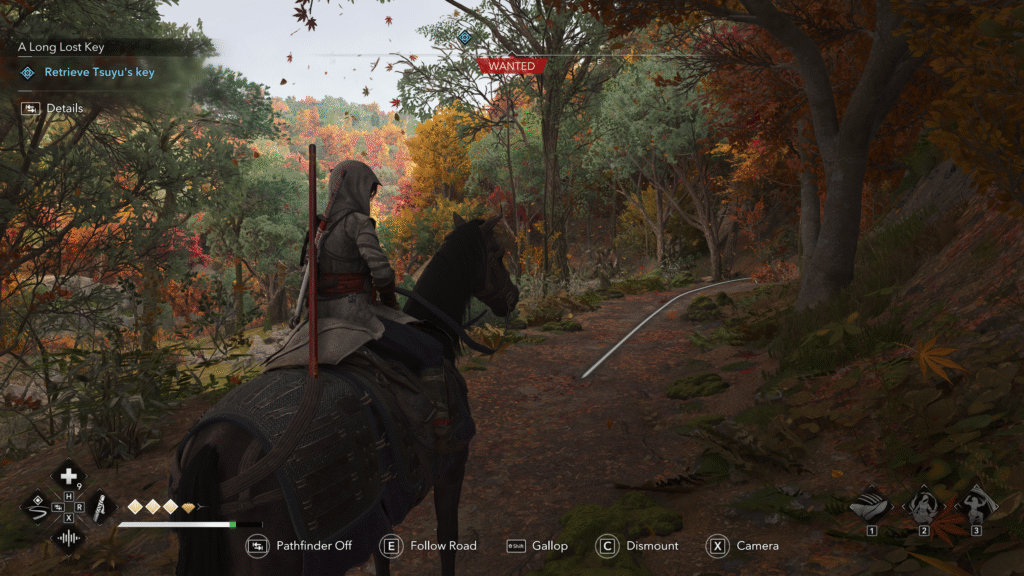Select the tool icon on the quick wheel's right
The image size is (1024, 576).
[x=100, y=507]
